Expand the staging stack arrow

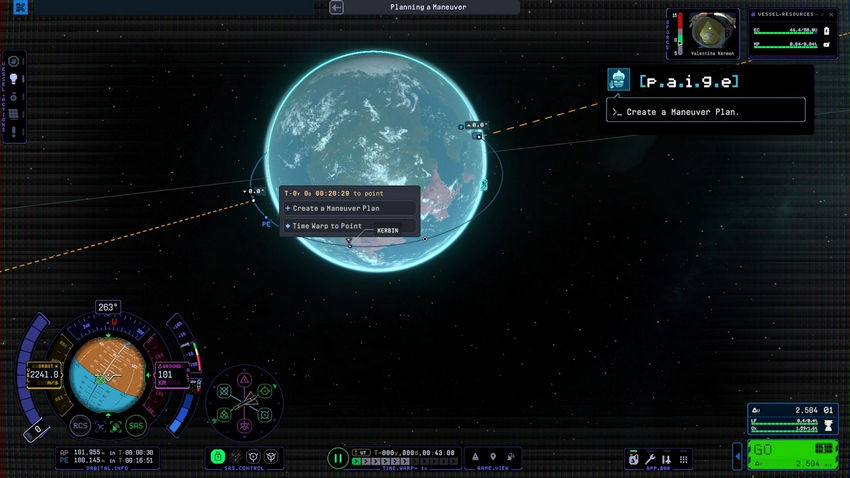[x=738, y=458]
